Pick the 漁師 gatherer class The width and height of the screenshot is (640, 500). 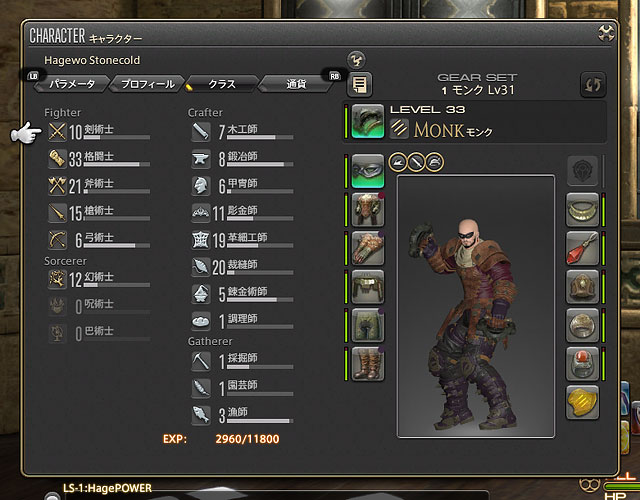240,415
